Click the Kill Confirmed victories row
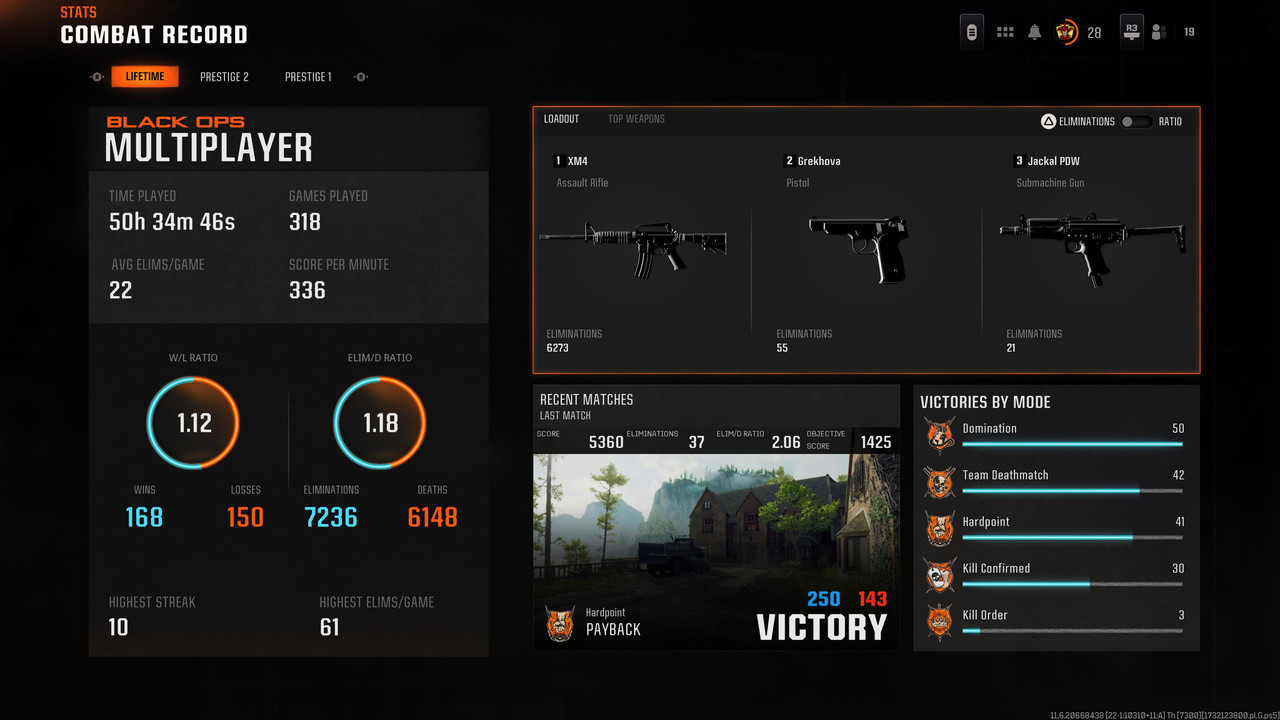1280x720 pixels. click(1056, 575)
